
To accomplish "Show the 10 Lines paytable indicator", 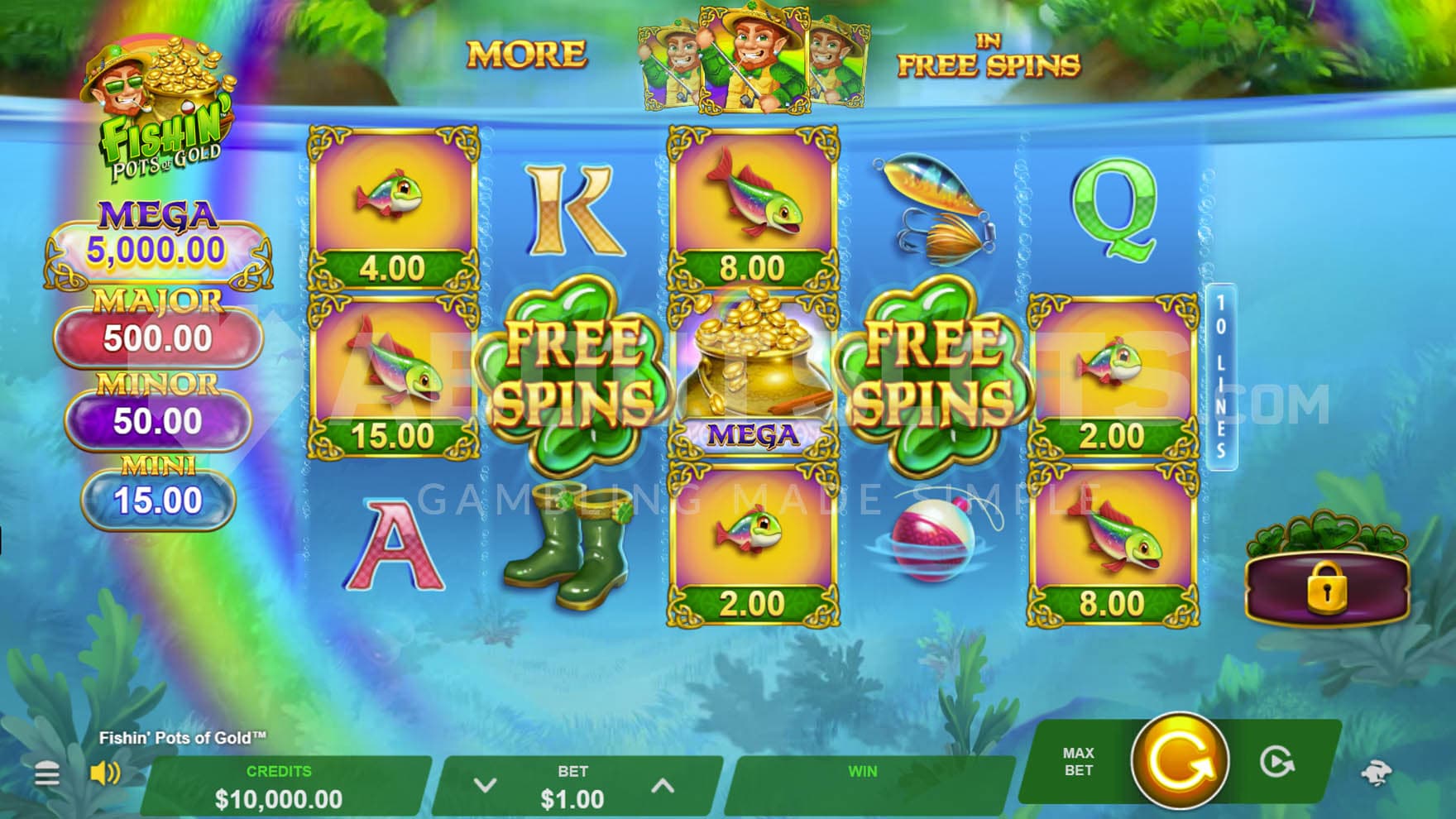I will (x=1221, y=377).
